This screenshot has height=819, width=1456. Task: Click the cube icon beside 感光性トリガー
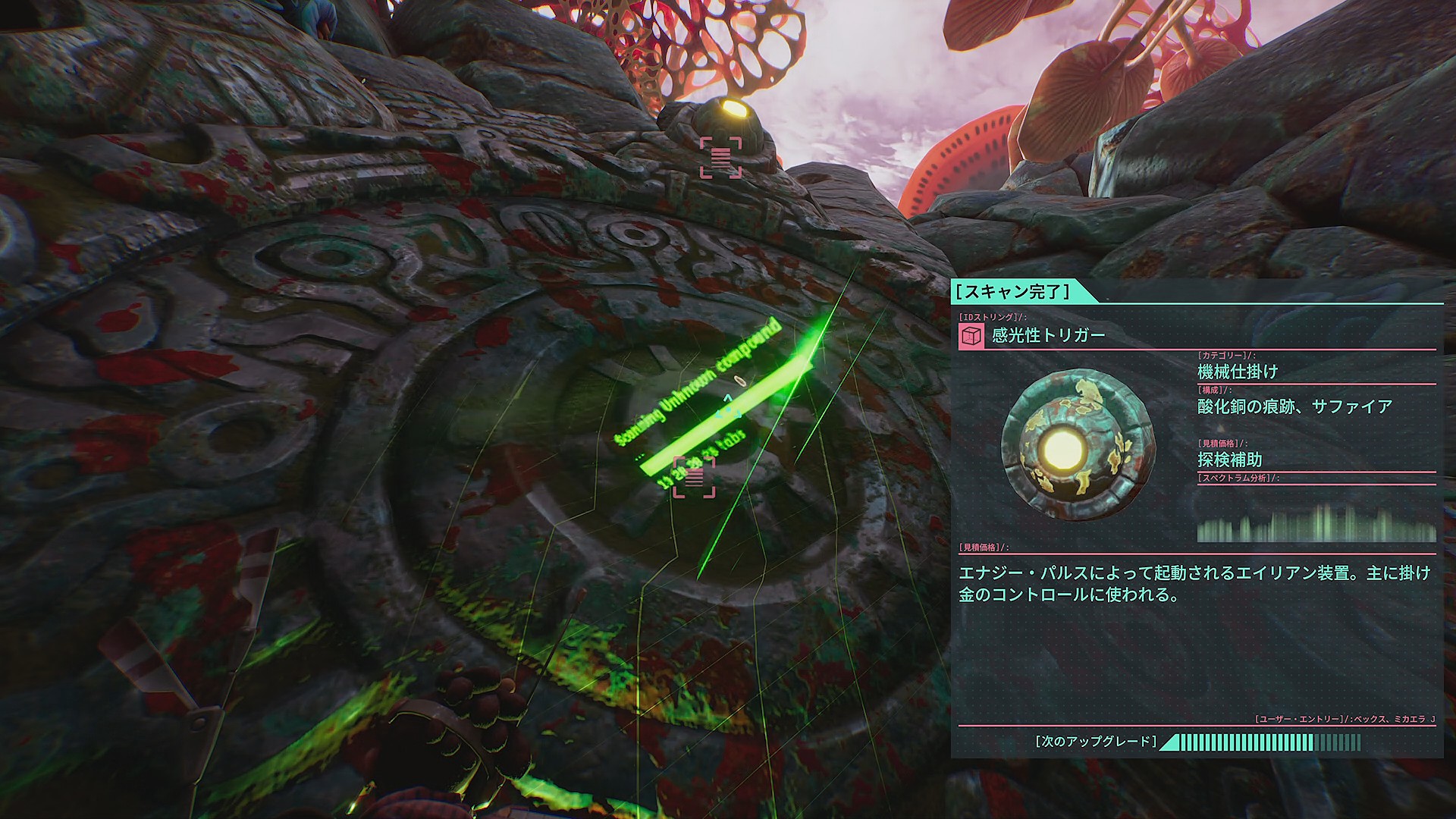(x=971, y=335)
